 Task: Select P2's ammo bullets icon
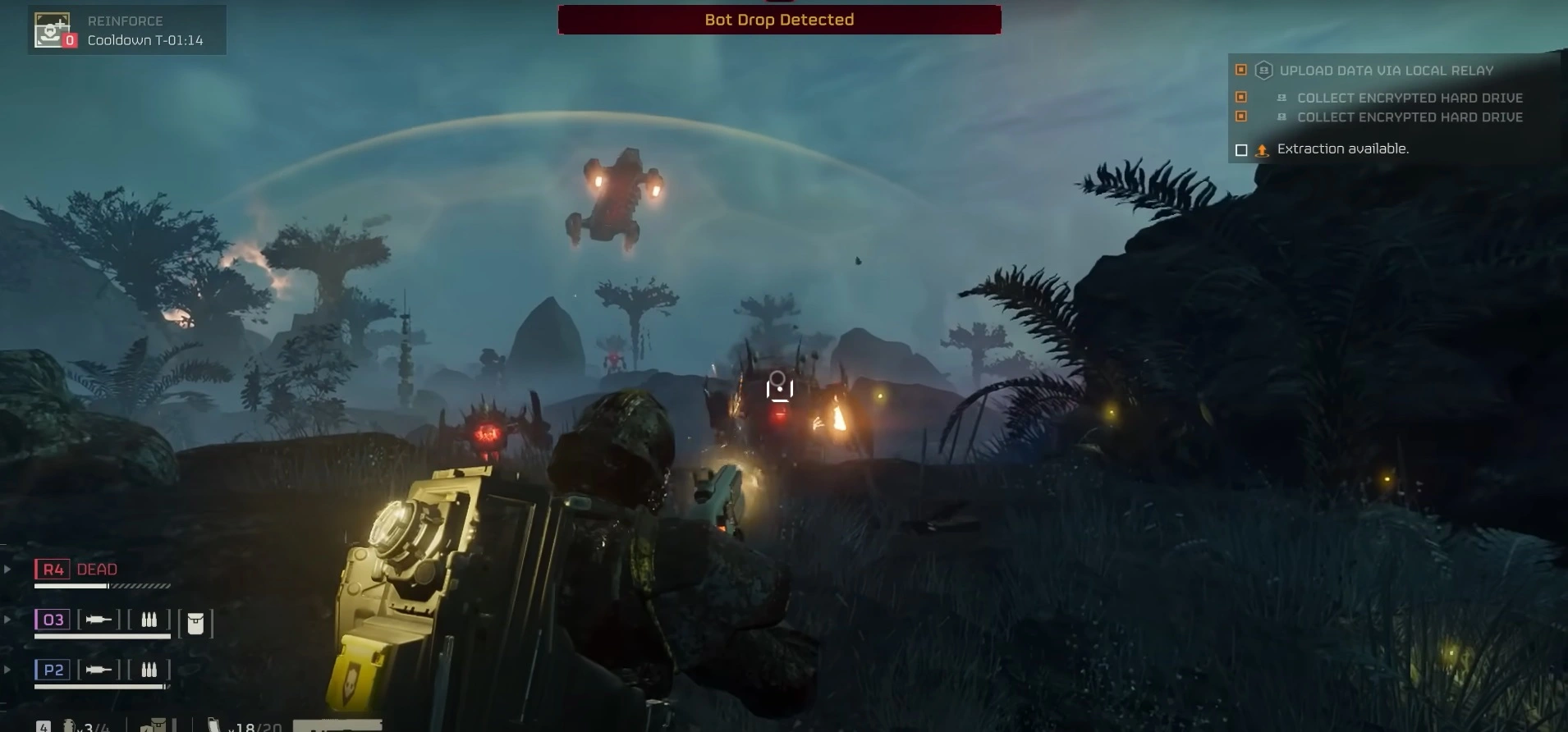(x=149, y=670)
